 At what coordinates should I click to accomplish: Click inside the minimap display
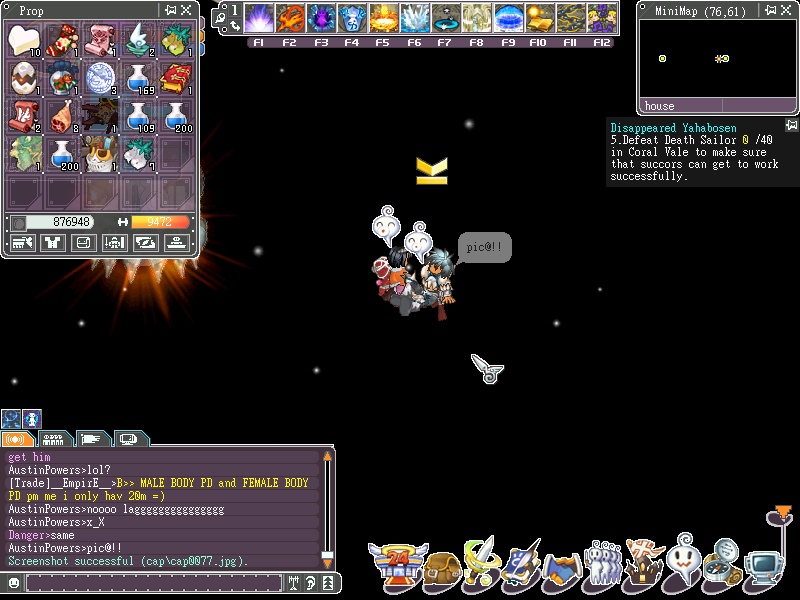point(717,58)
